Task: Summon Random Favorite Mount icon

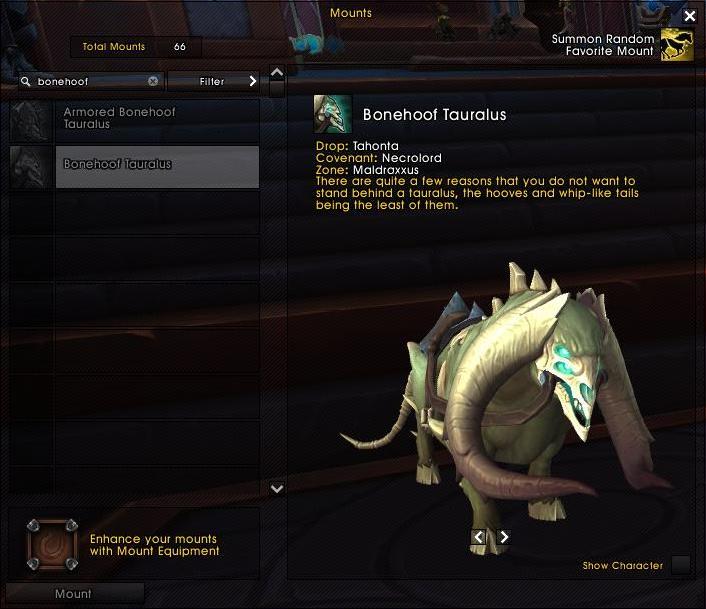Action: (x=677, y=45)
